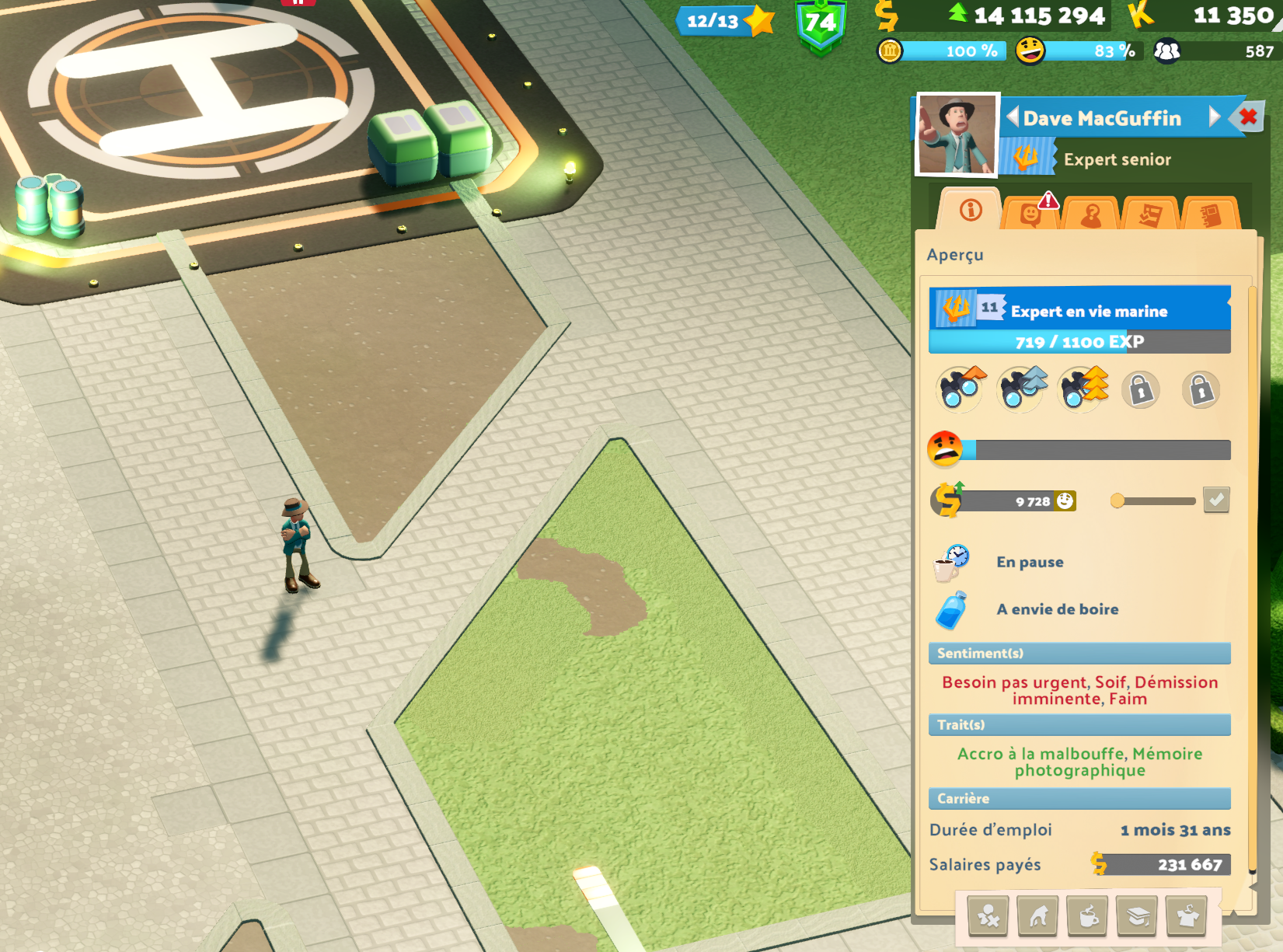
Task: Select the first binoculars specialization icon
Action: pyautogui.click(x=961, y=389)
